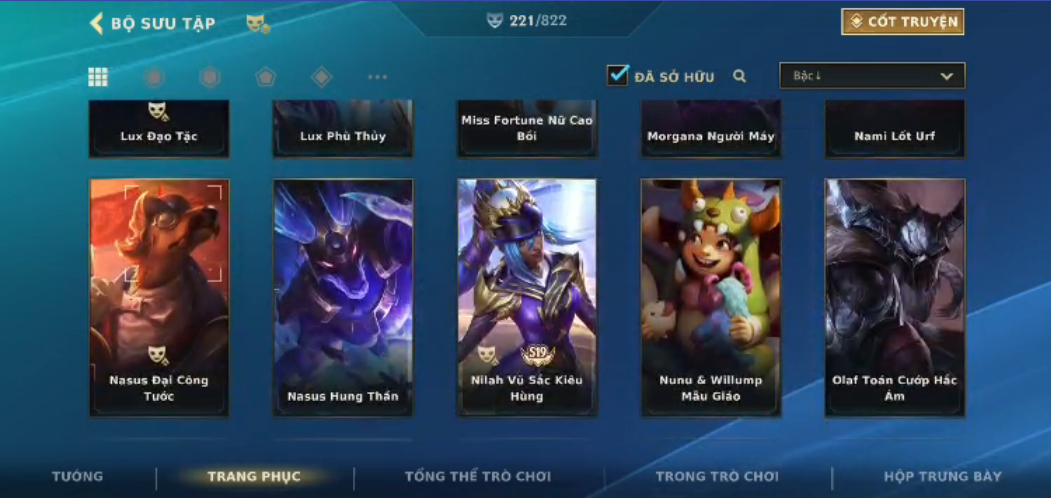1051x498 pixels.
Task: Open the Bậc sort dropdown
Action: (872, 76)
